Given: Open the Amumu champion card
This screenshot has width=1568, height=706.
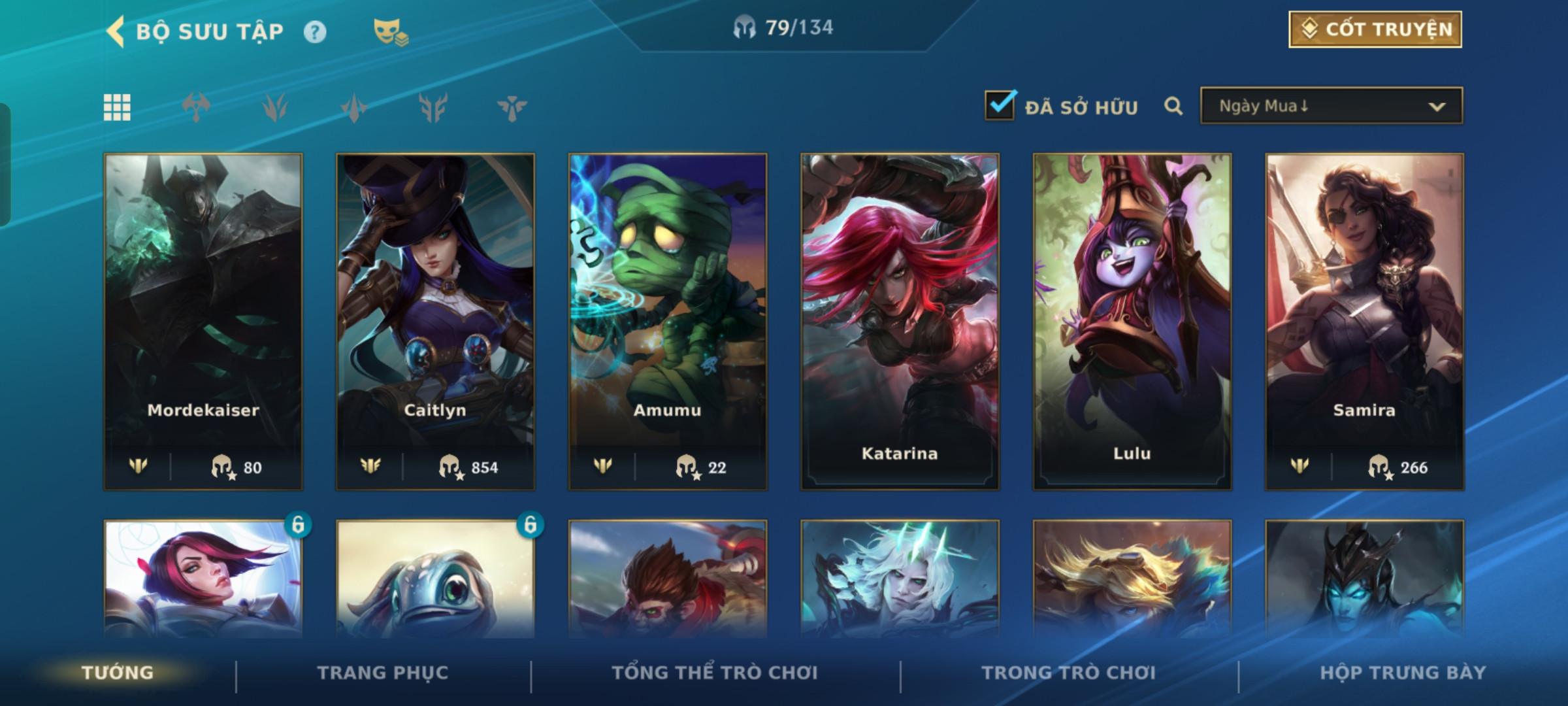Looking at the screenshot, I should click(668, 321).
